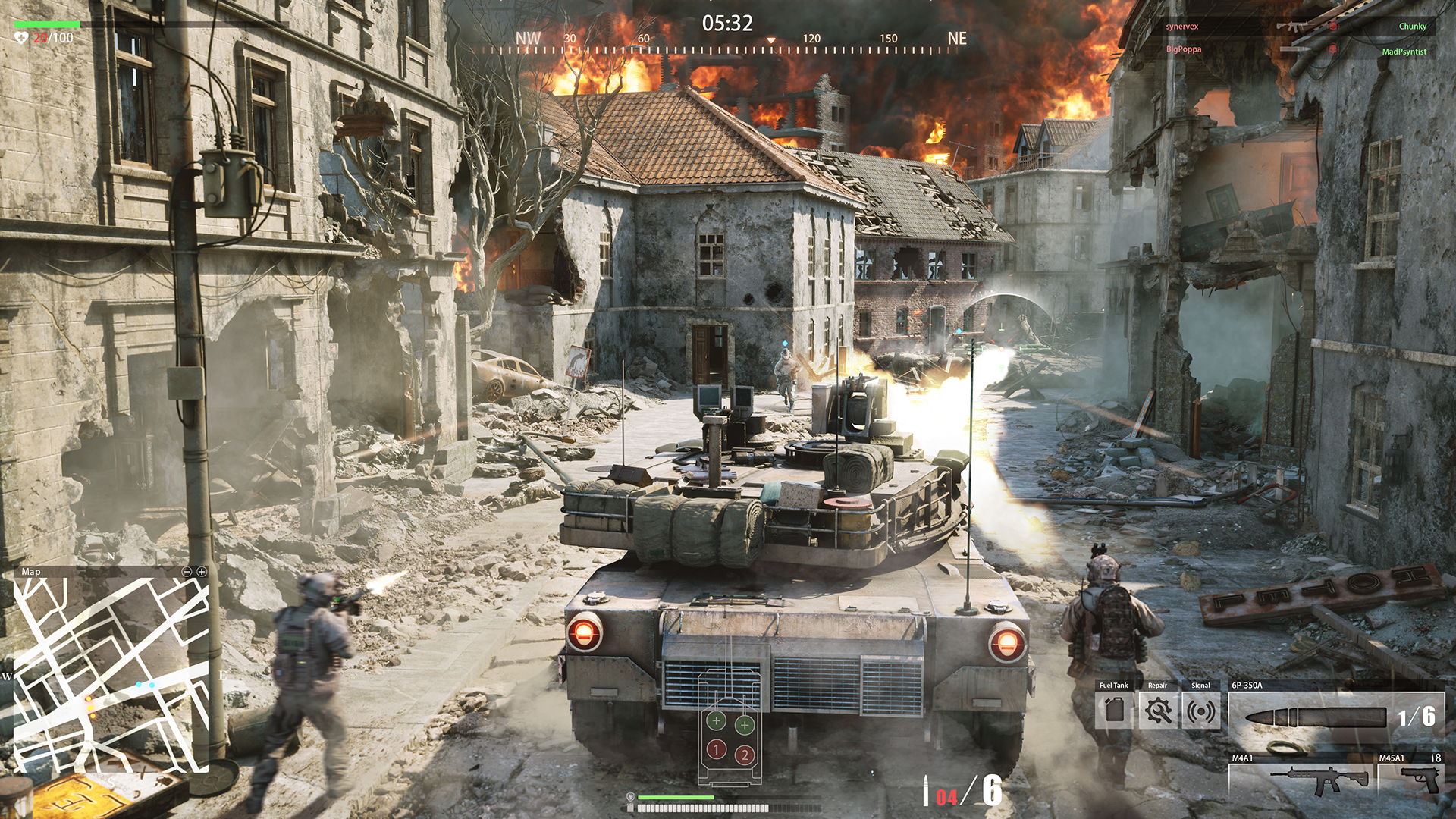Trigger the Signal ability icon

coord(1200,711)
